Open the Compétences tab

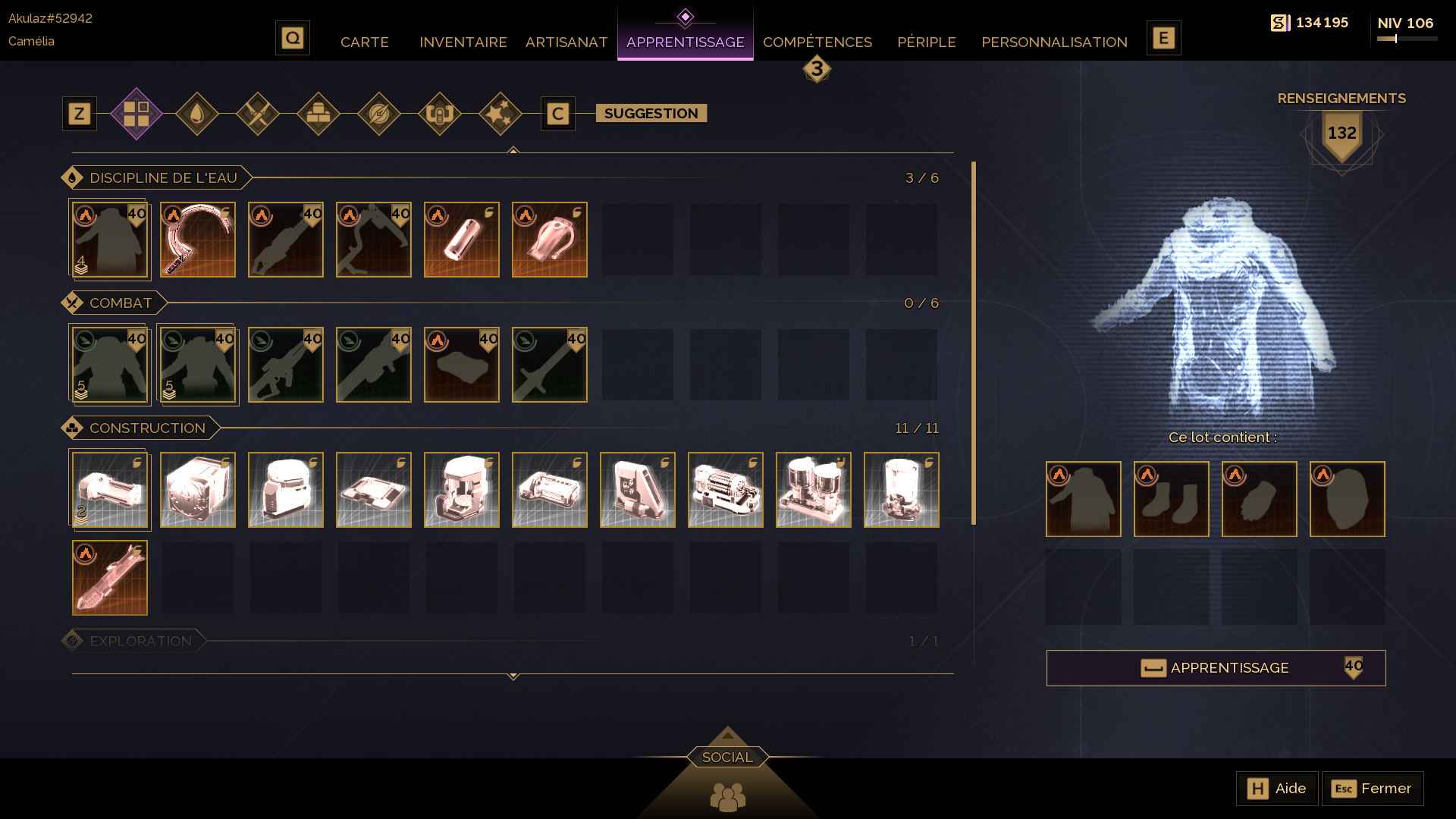(x=817, y=42)
